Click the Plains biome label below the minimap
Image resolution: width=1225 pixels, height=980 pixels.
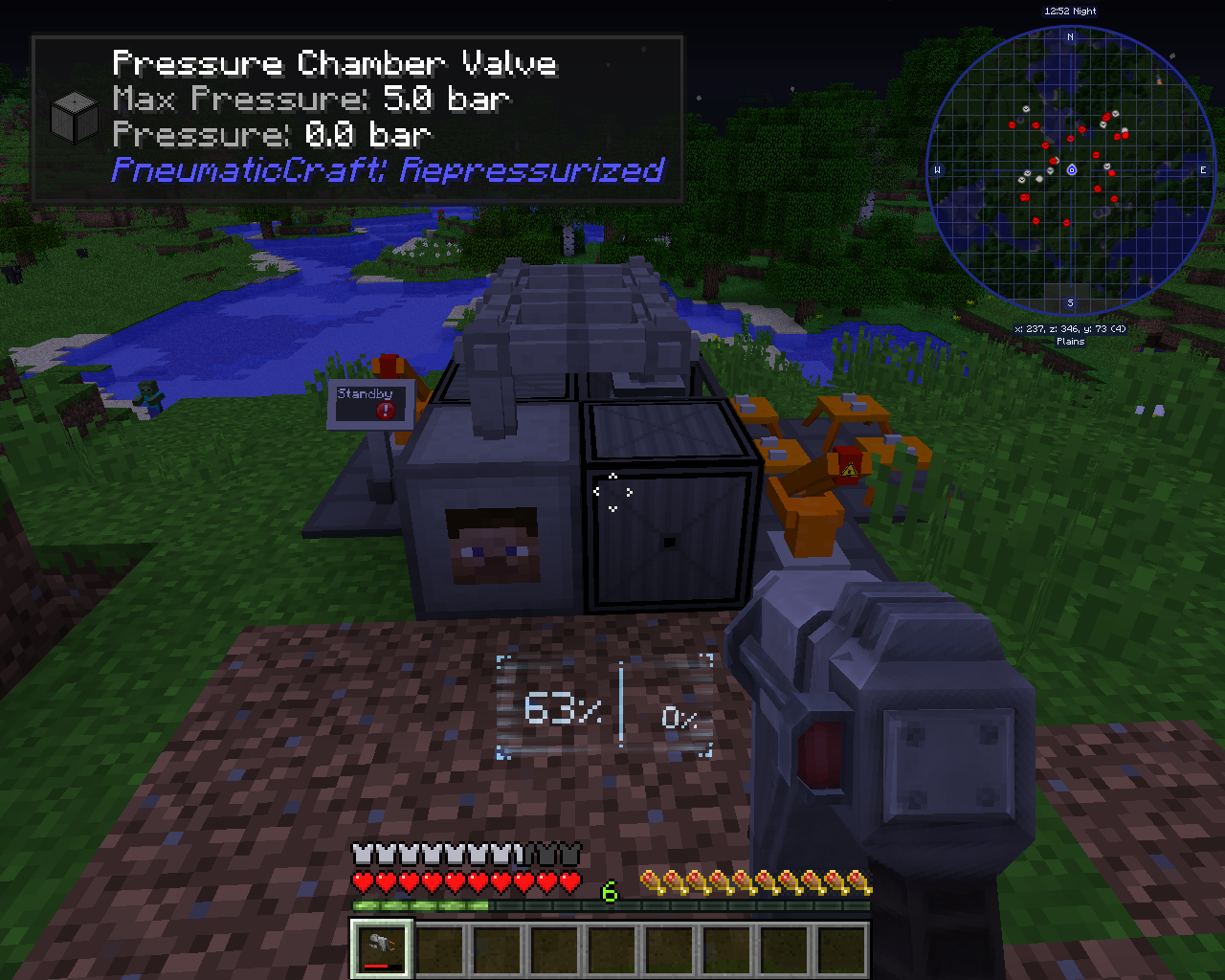(x=1070, y=341)
